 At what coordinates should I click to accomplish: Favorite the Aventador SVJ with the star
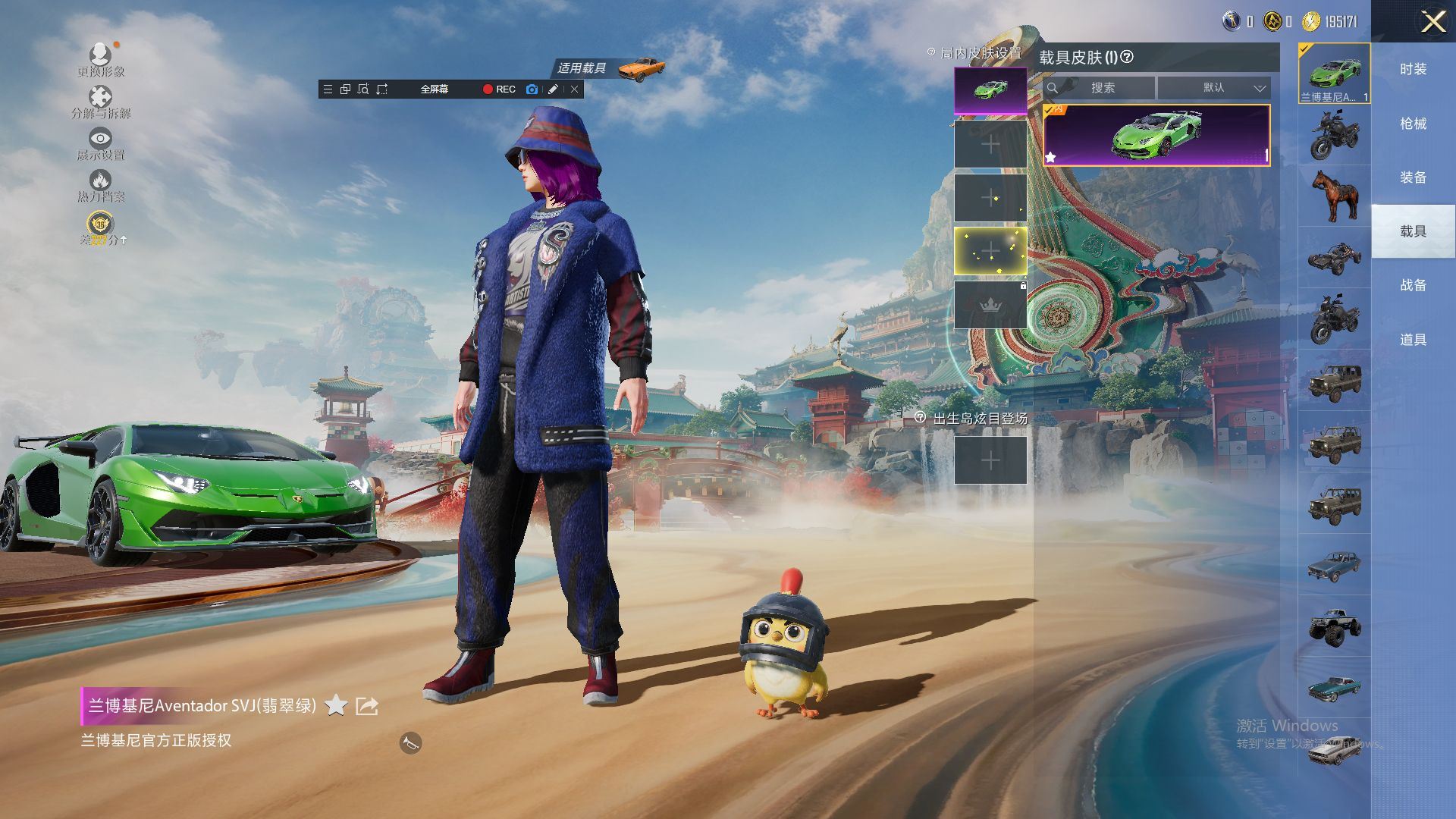point(335,706)
